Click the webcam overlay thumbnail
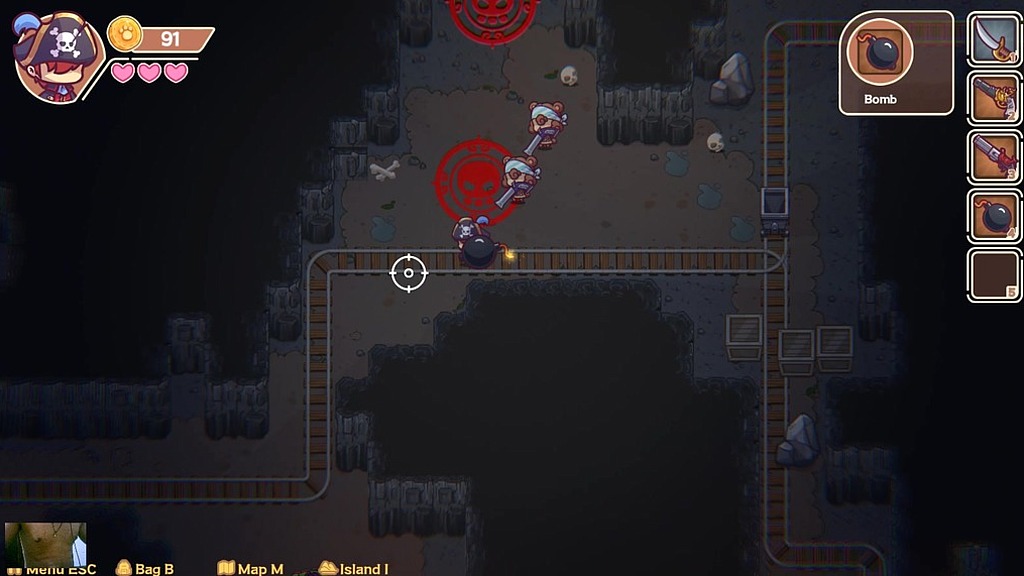The height and width of the screenshot is (576, 1024). [45, 544]
